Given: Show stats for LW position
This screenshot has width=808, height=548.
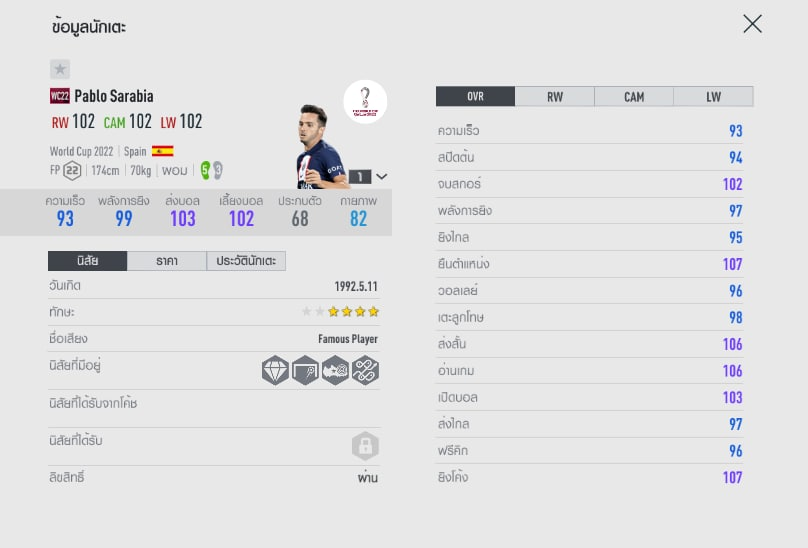Looking at the screenshot, I should (x=713, y=97).
